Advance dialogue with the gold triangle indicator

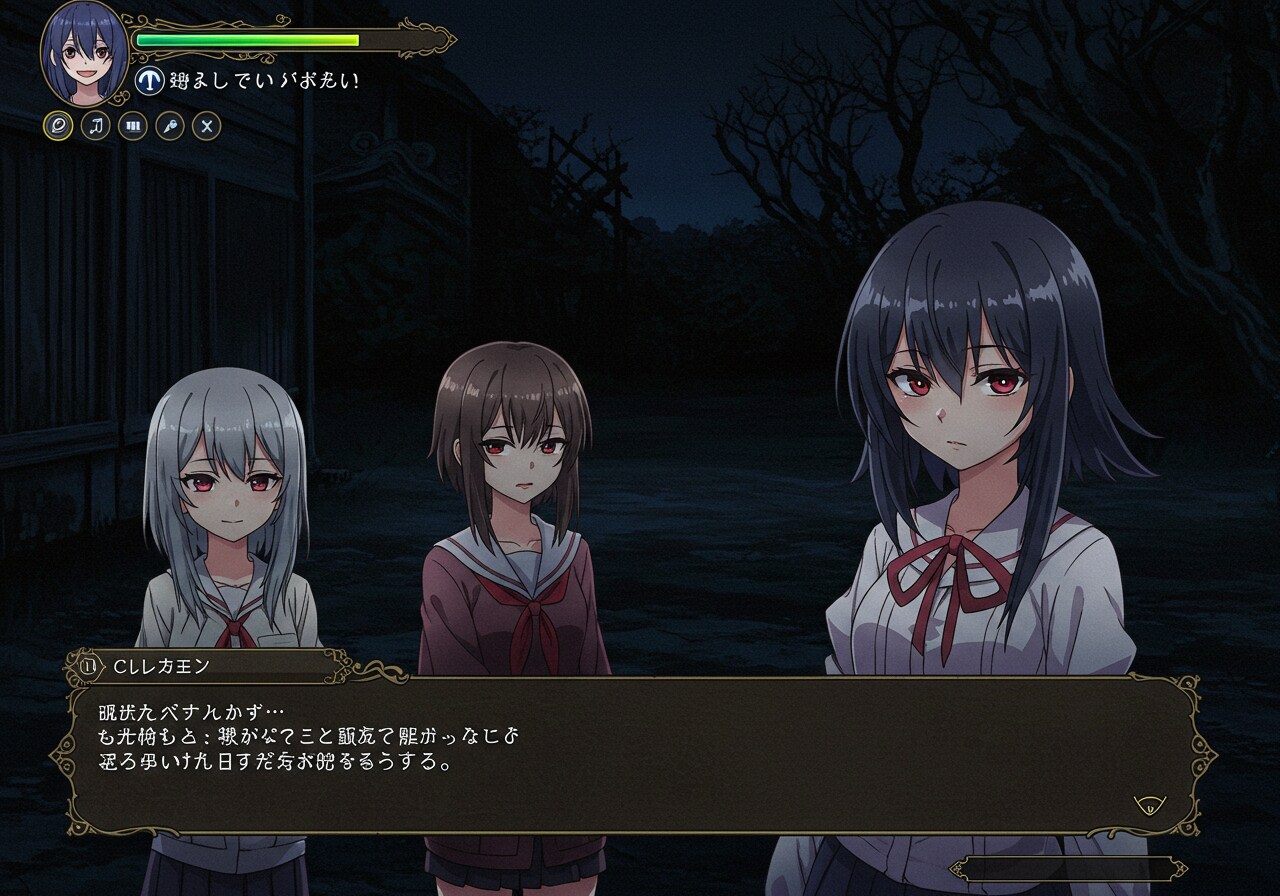(x=1149, y=803)
